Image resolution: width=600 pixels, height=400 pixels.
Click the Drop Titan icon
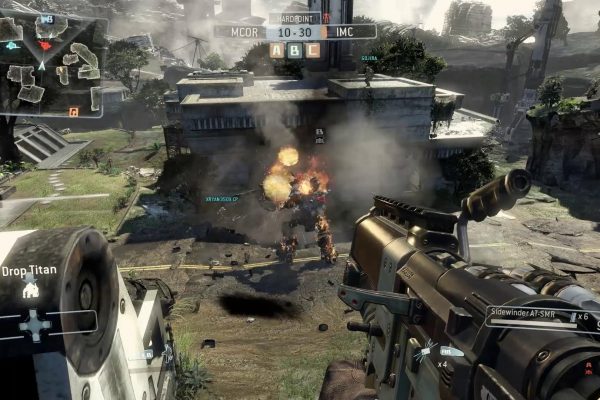click(31, 290)
